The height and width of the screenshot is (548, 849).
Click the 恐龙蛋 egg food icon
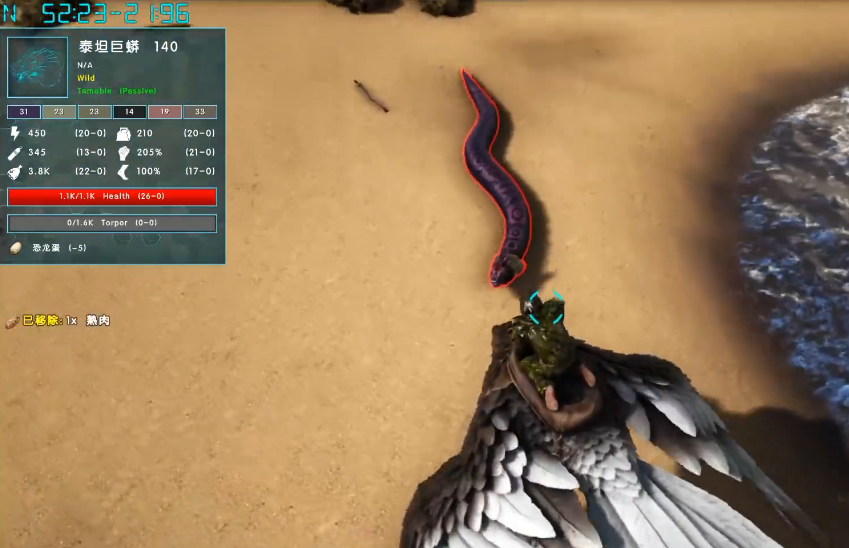(16, 248)
